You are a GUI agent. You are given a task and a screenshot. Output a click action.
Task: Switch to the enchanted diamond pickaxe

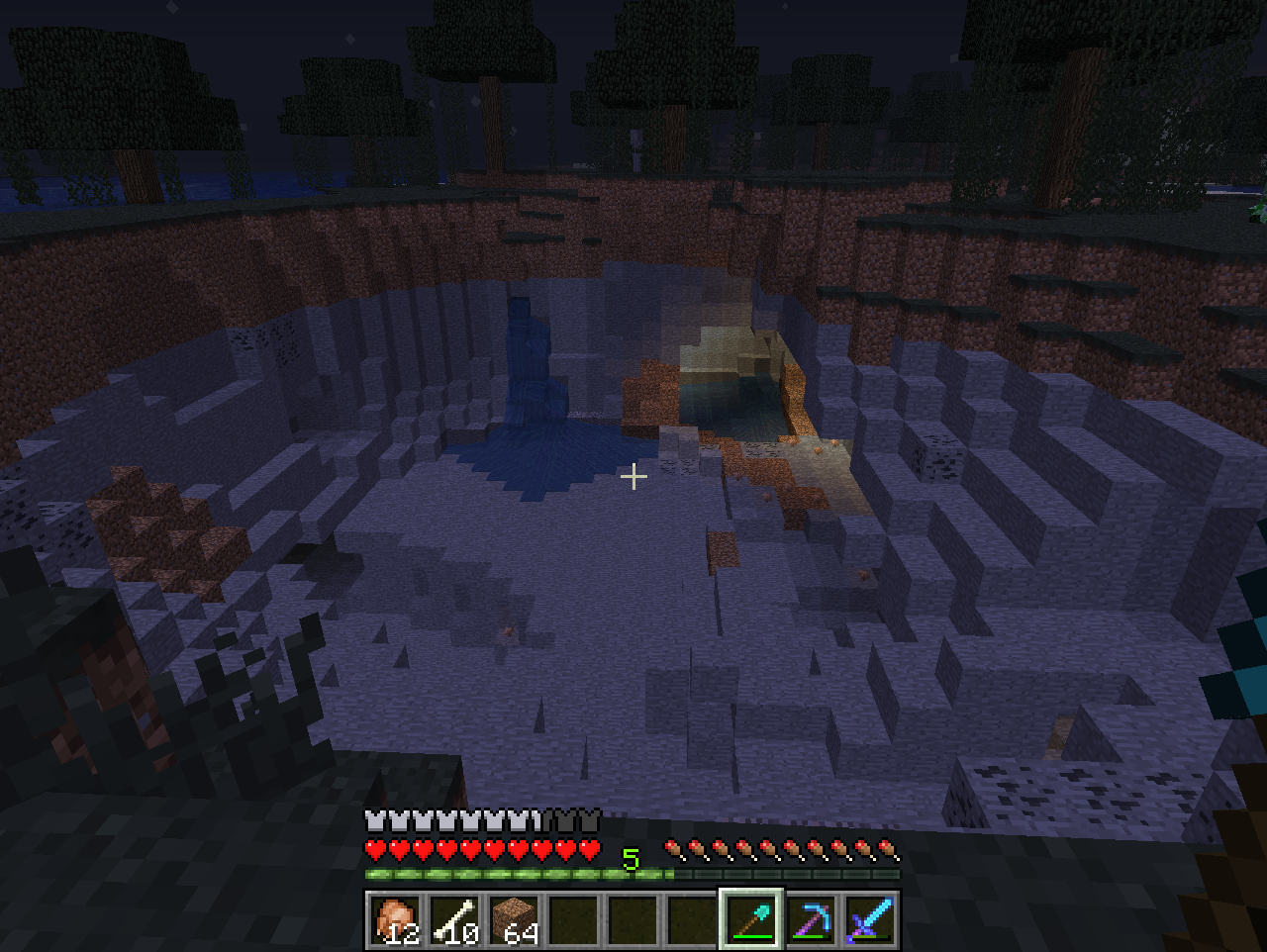[x=812, y=919]
